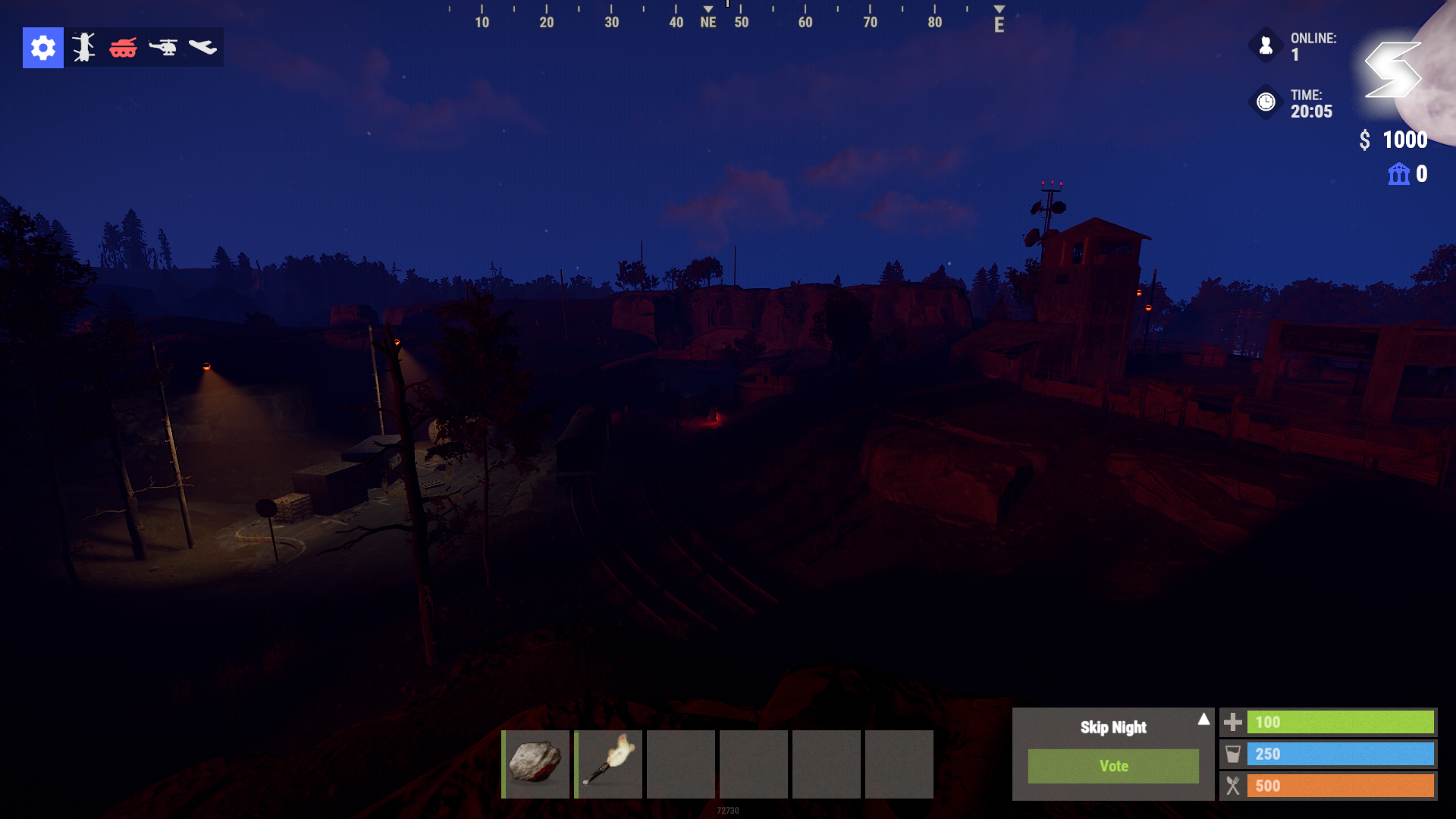Choose the cargo plane event icon
Screen dimensions: 1456x819
point(202,48)
